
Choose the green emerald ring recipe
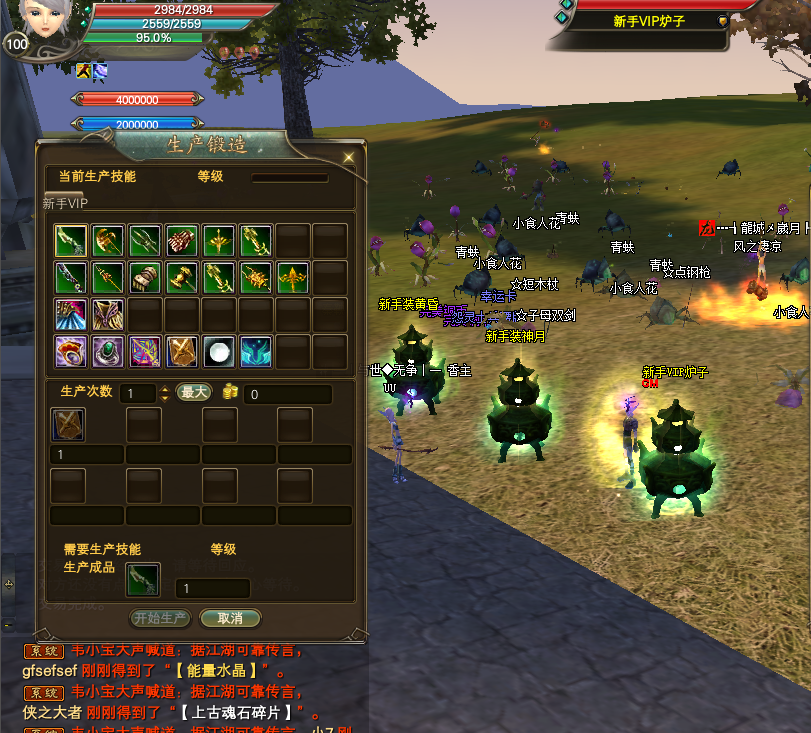point(108,351)
